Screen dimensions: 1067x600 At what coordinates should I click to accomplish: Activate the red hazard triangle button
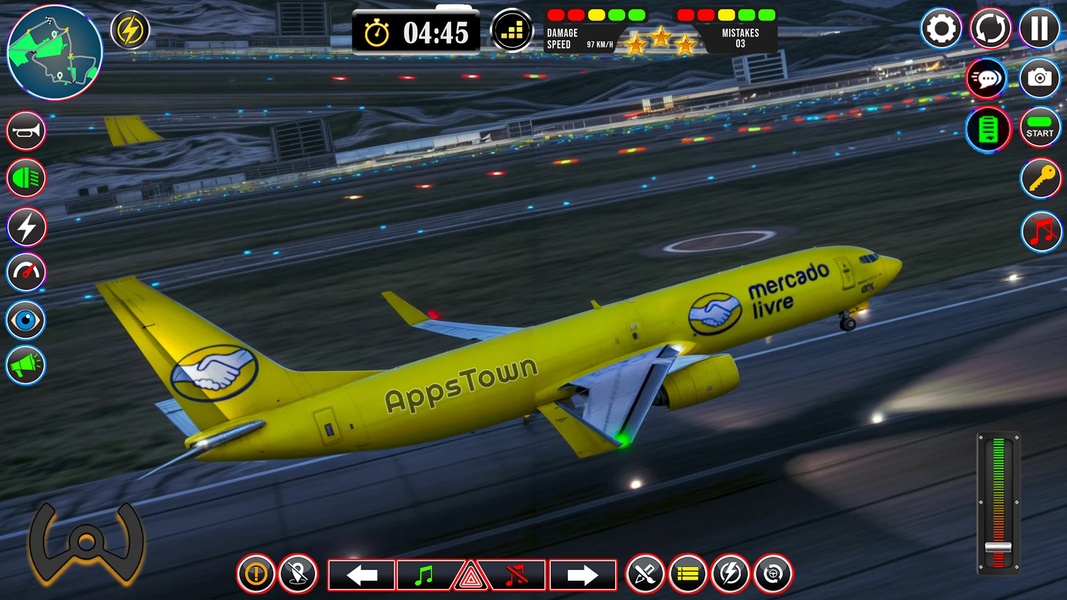coord(469,577)
